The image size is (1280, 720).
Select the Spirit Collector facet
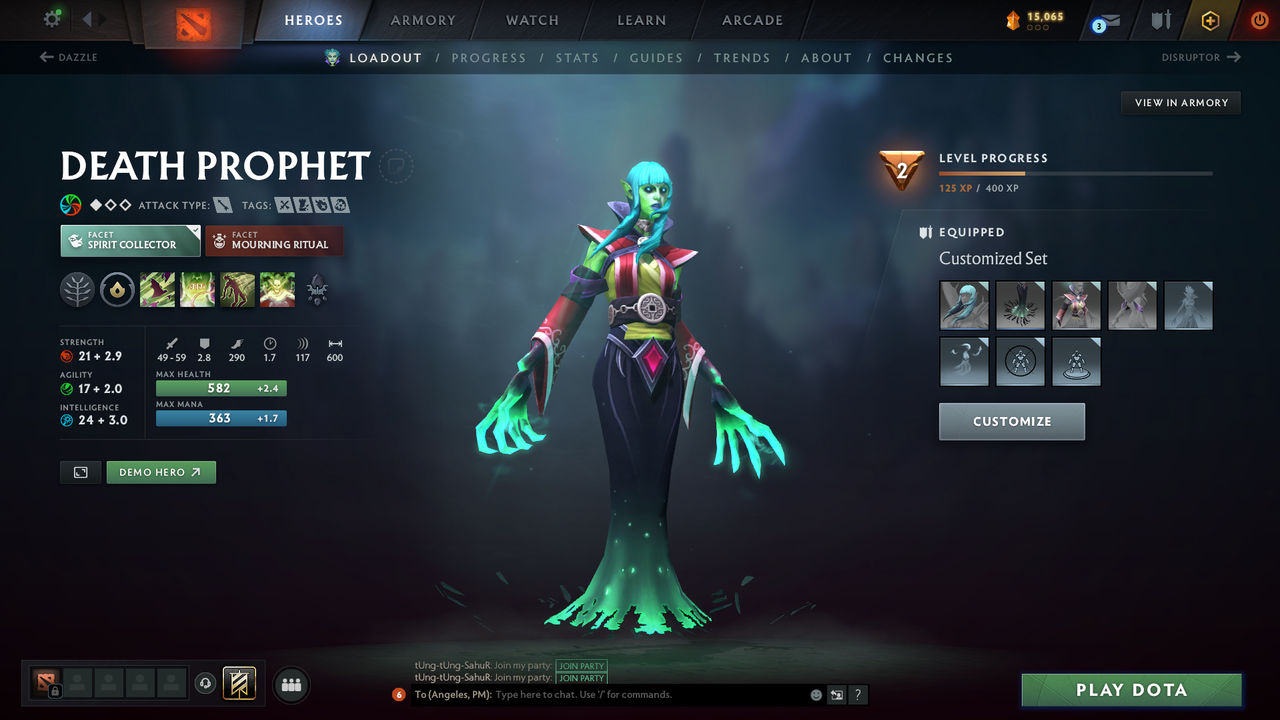[129, 240]
